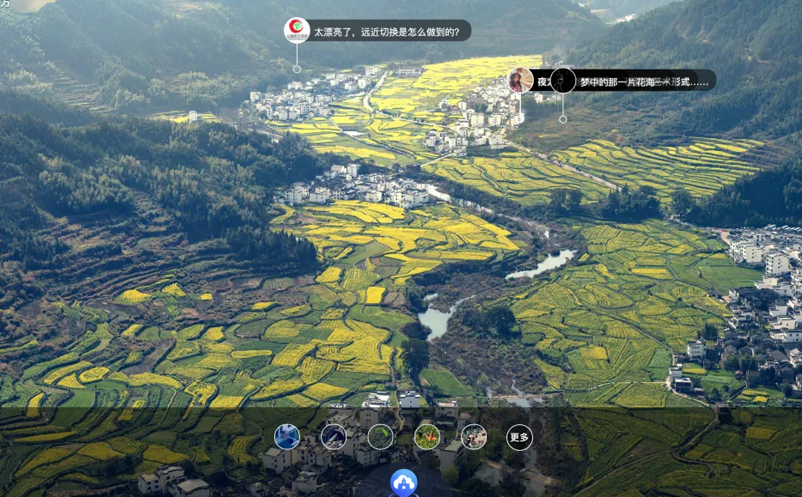The height and width of the screenshot is (497, 802).
Task: Open the 更多 (more) panoramas button
Action: (519, 437)
